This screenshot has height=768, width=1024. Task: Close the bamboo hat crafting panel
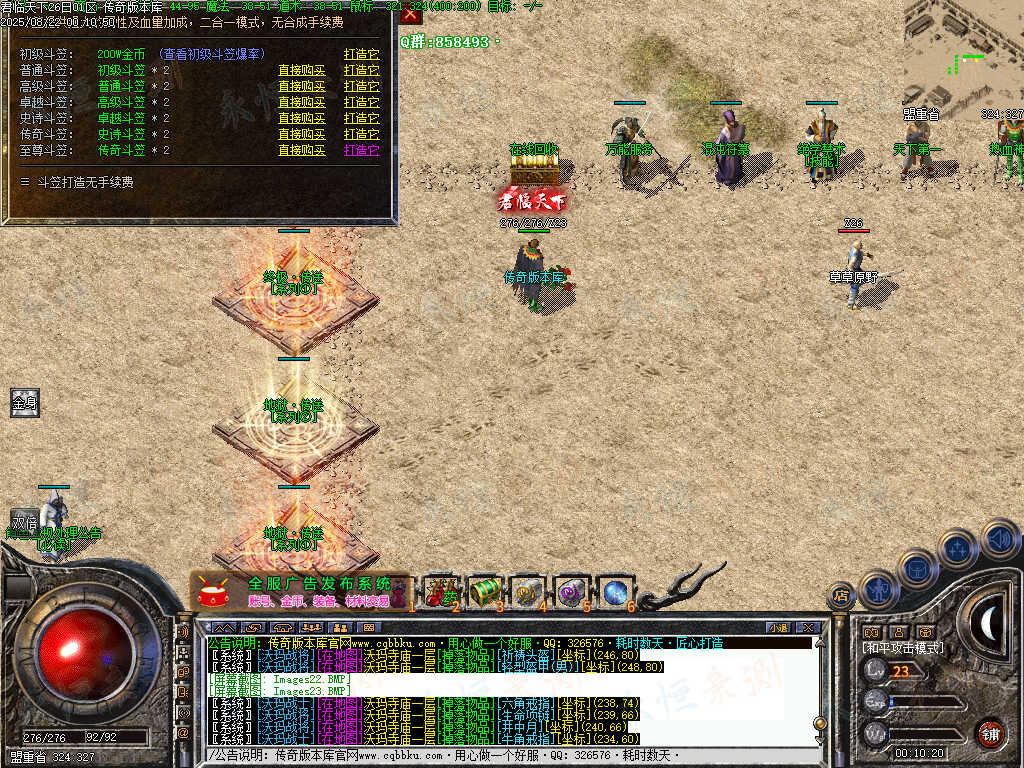pyautogui.click(x=410, y=14)
